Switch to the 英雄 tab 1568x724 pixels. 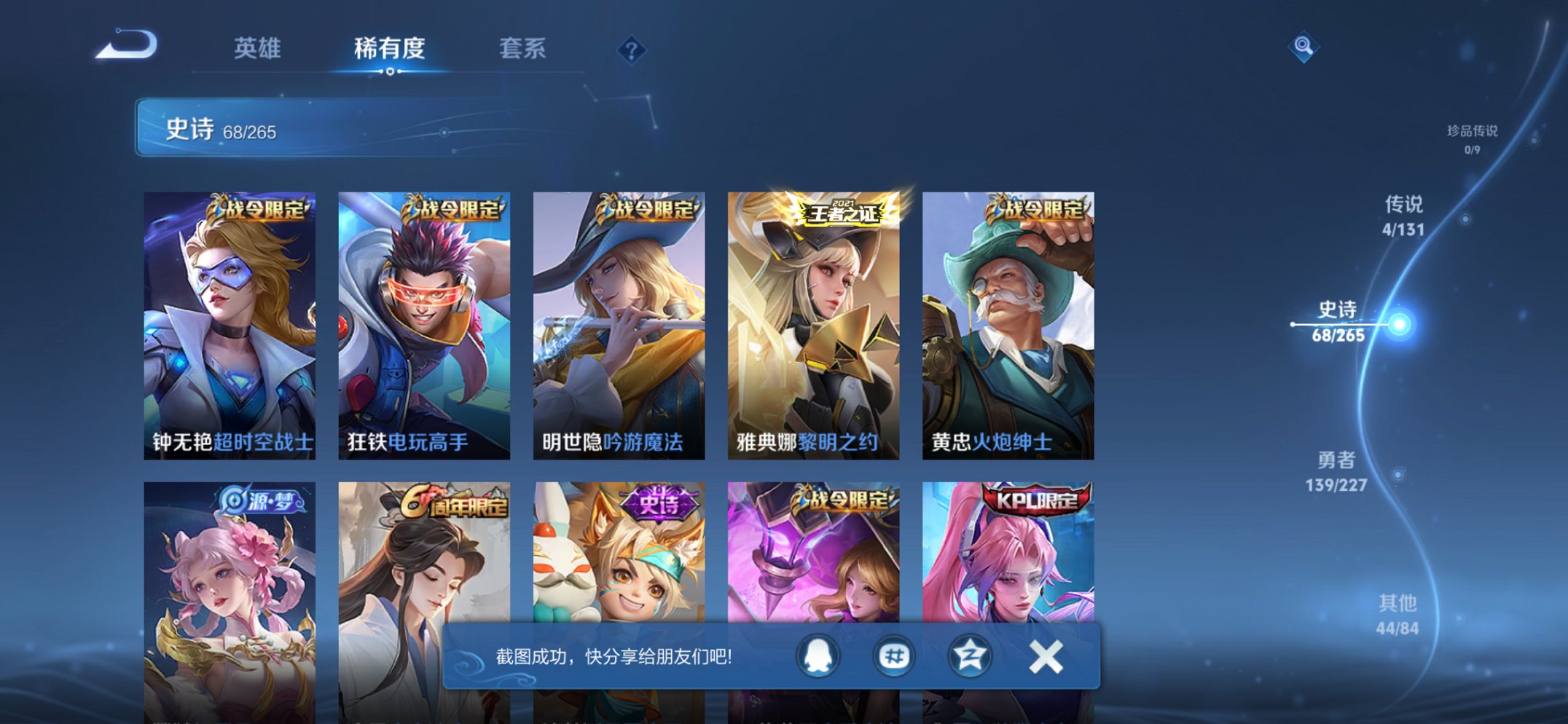click(x=255, y=48)
